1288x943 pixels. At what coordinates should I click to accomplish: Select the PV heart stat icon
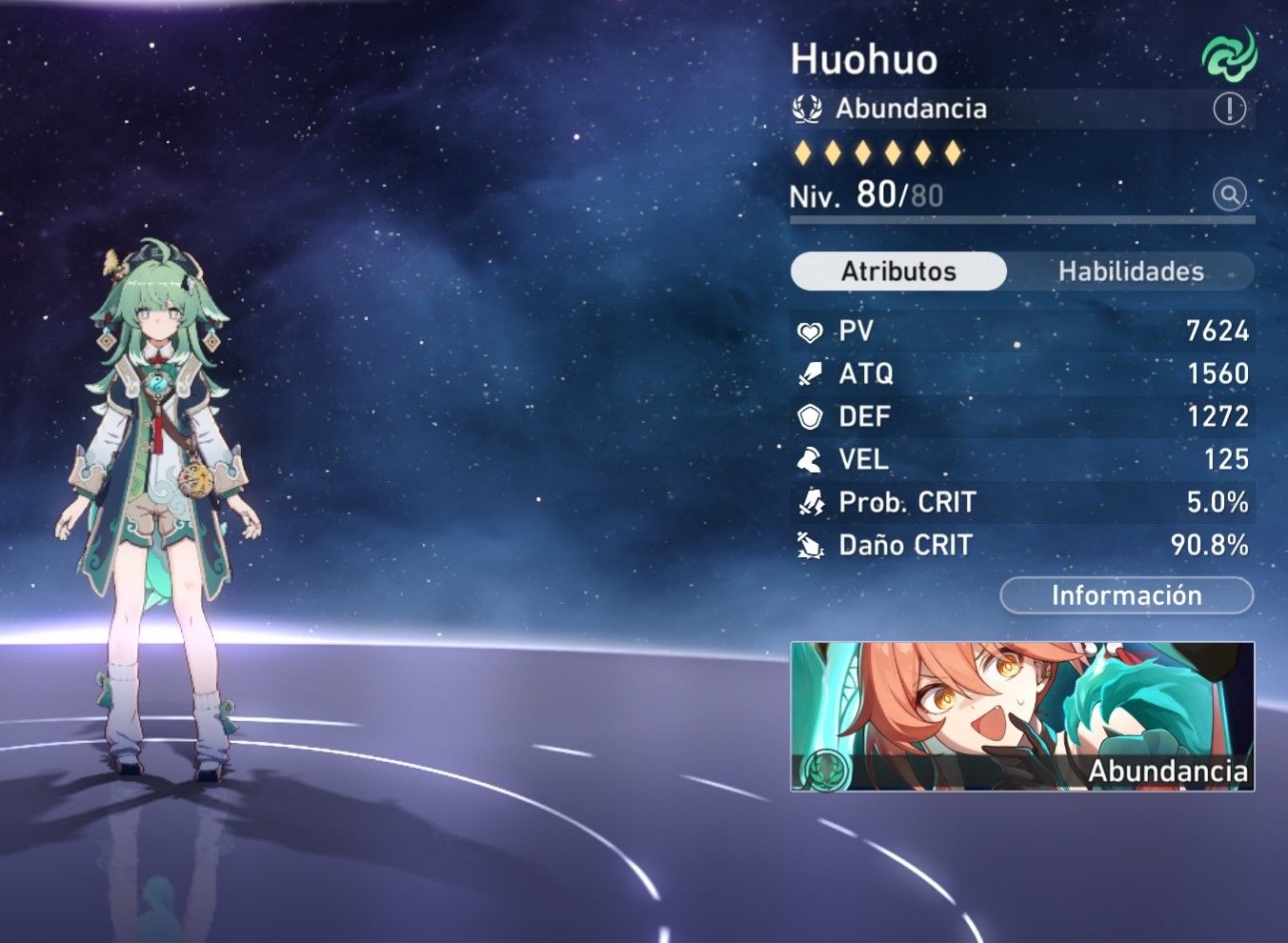pyautogui.click(x=809, y=331)
